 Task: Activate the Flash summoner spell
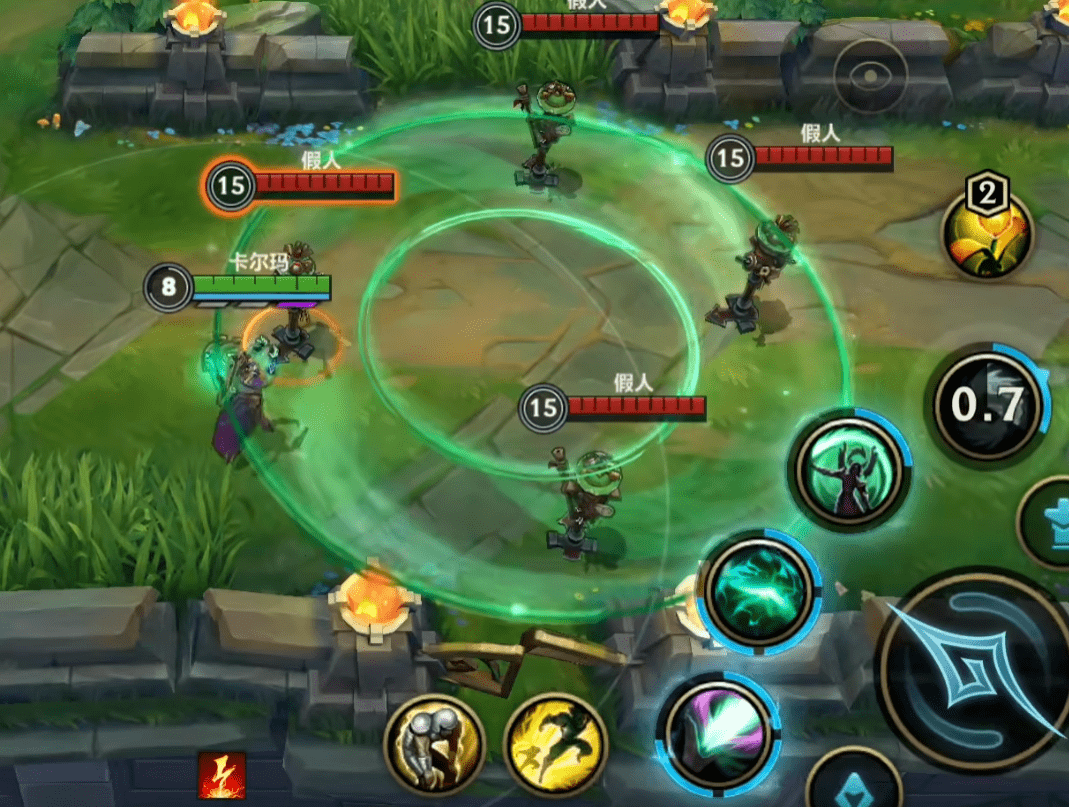tap(556, 743)
